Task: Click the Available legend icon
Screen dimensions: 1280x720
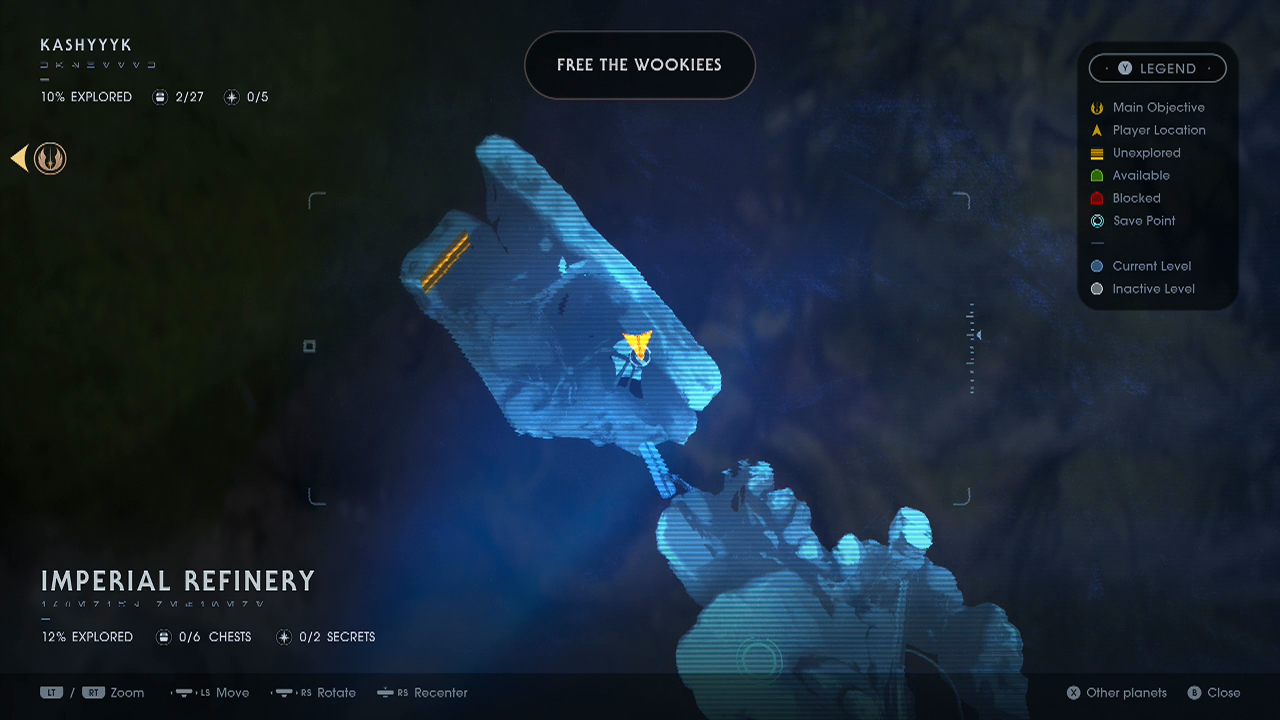Action: point(1096,175)
